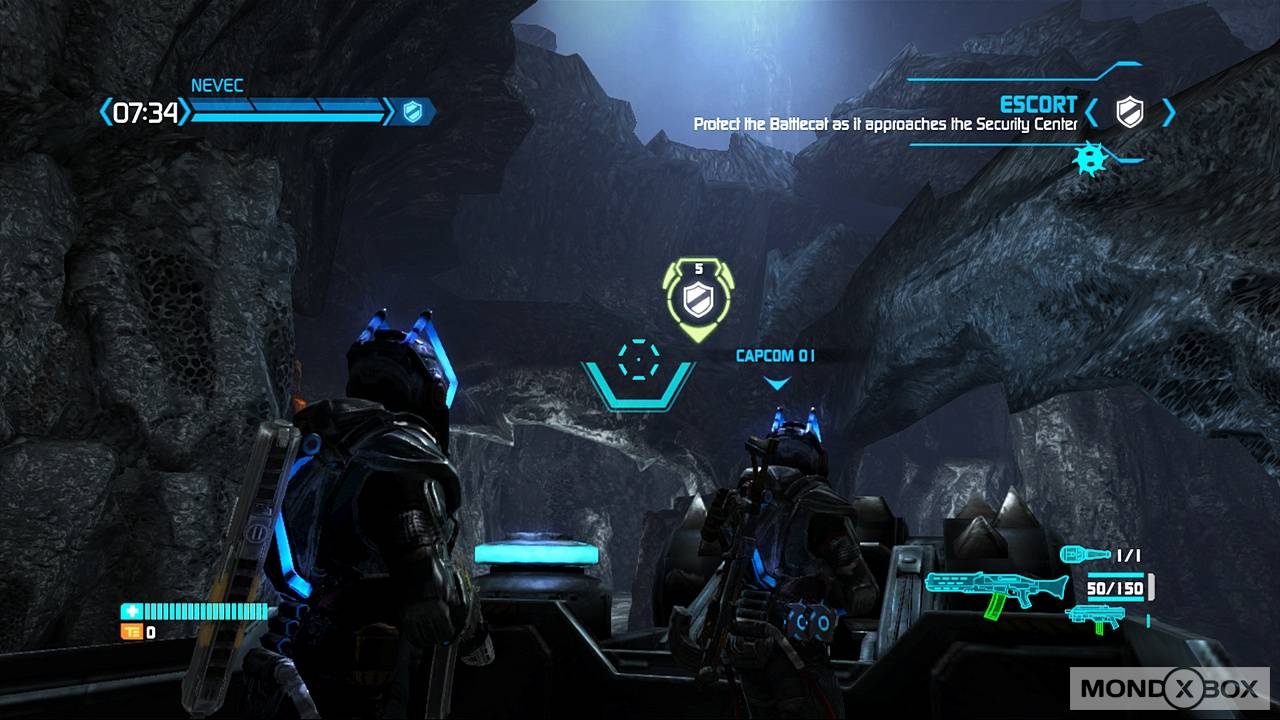Open the MondoXbox watermark logo
Image resolution: width=1280 pixels, height=720 pixels.
click(1169, 687)
